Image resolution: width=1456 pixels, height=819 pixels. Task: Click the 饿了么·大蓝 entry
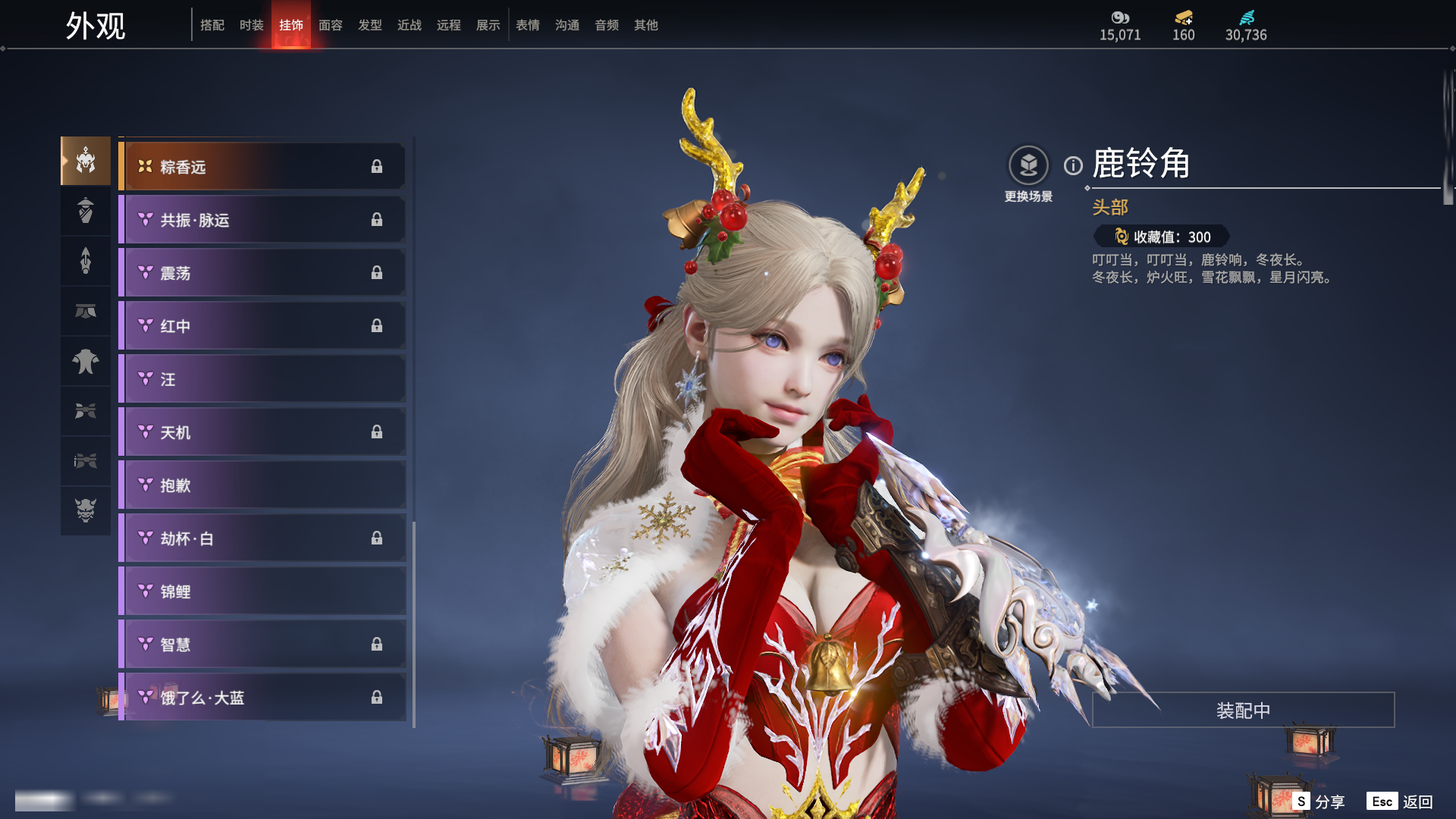262,698
